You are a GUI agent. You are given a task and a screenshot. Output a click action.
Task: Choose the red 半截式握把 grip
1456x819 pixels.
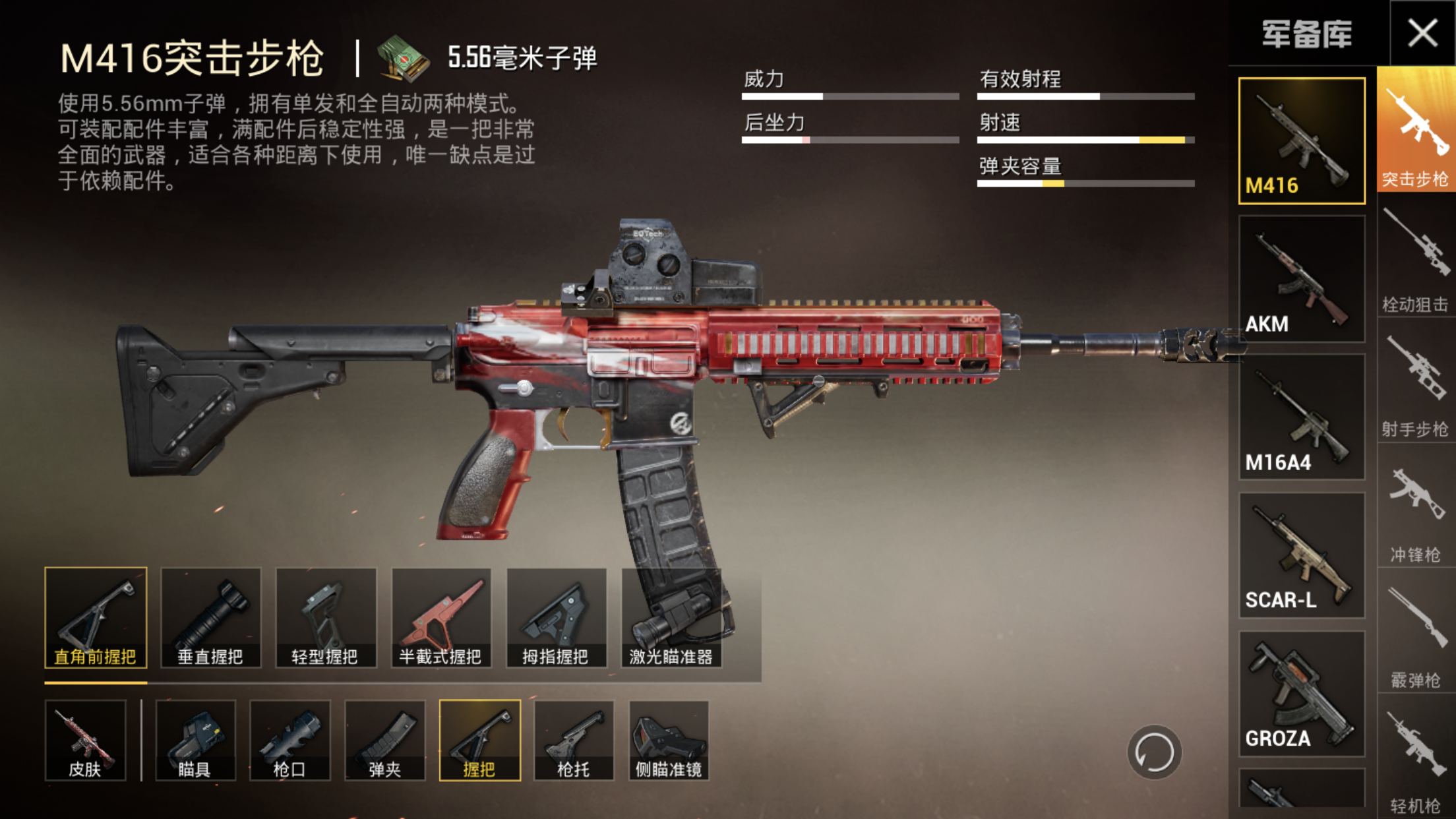point(440,618)
